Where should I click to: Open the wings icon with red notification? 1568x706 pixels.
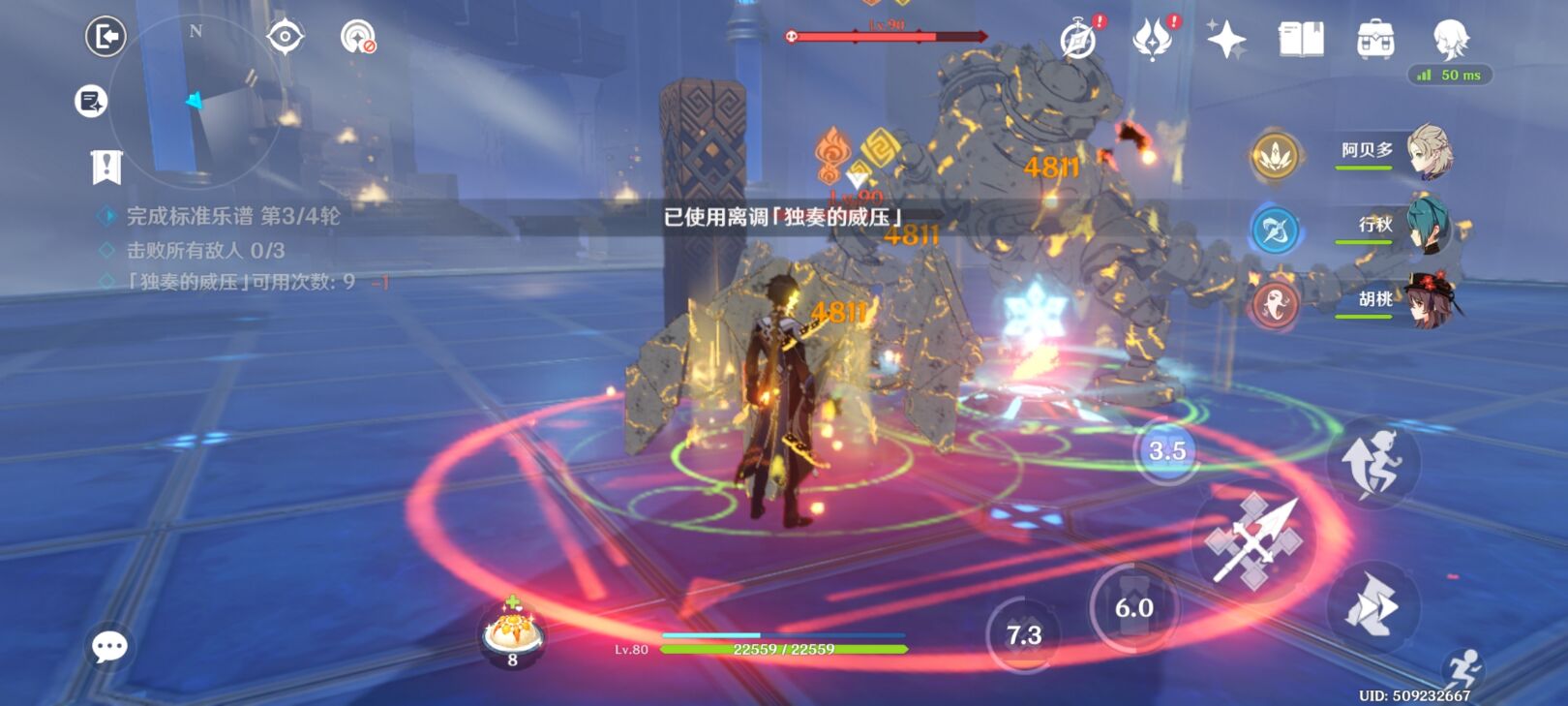(x=1151, y=41)
